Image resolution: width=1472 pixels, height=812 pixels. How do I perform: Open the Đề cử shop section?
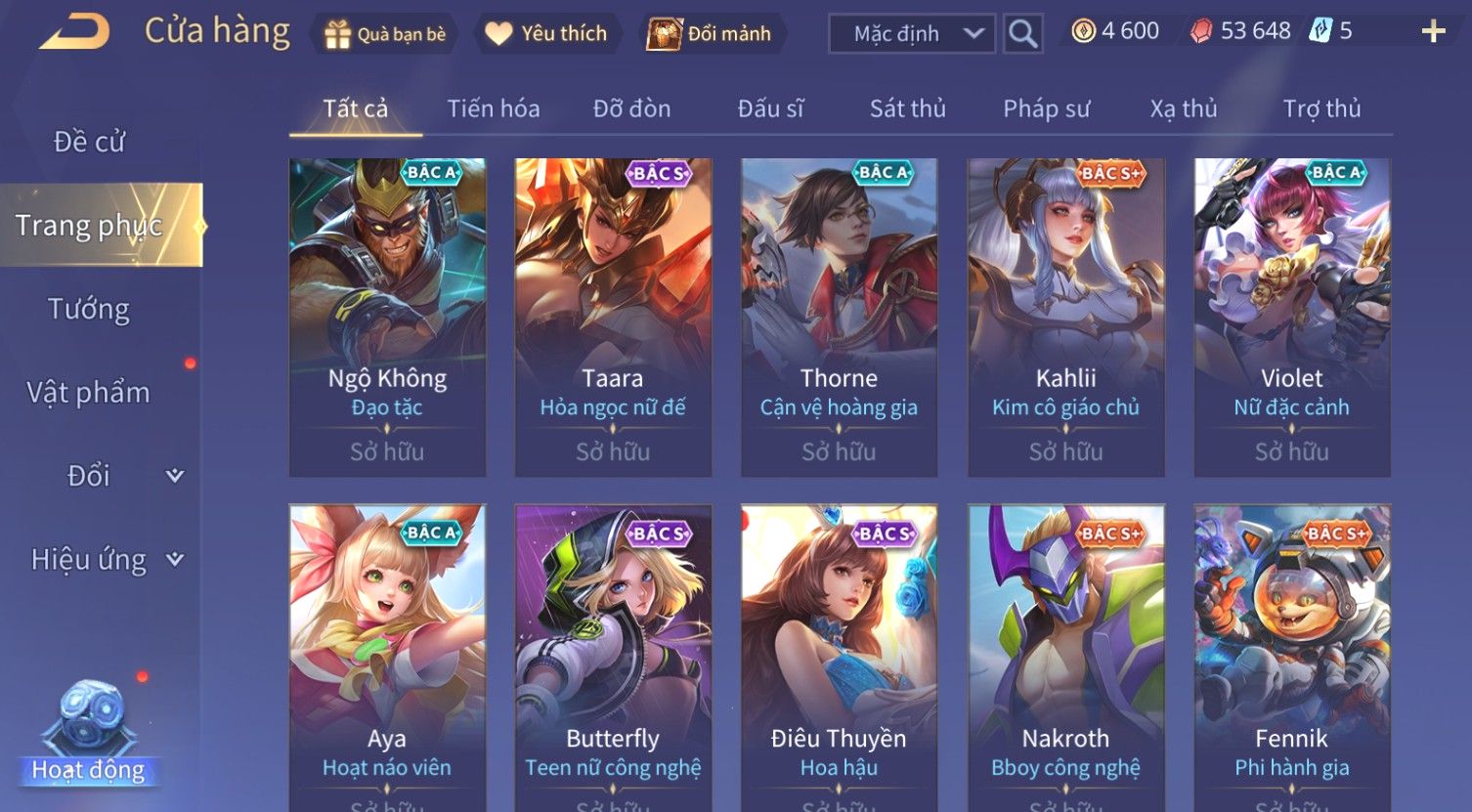89,142
